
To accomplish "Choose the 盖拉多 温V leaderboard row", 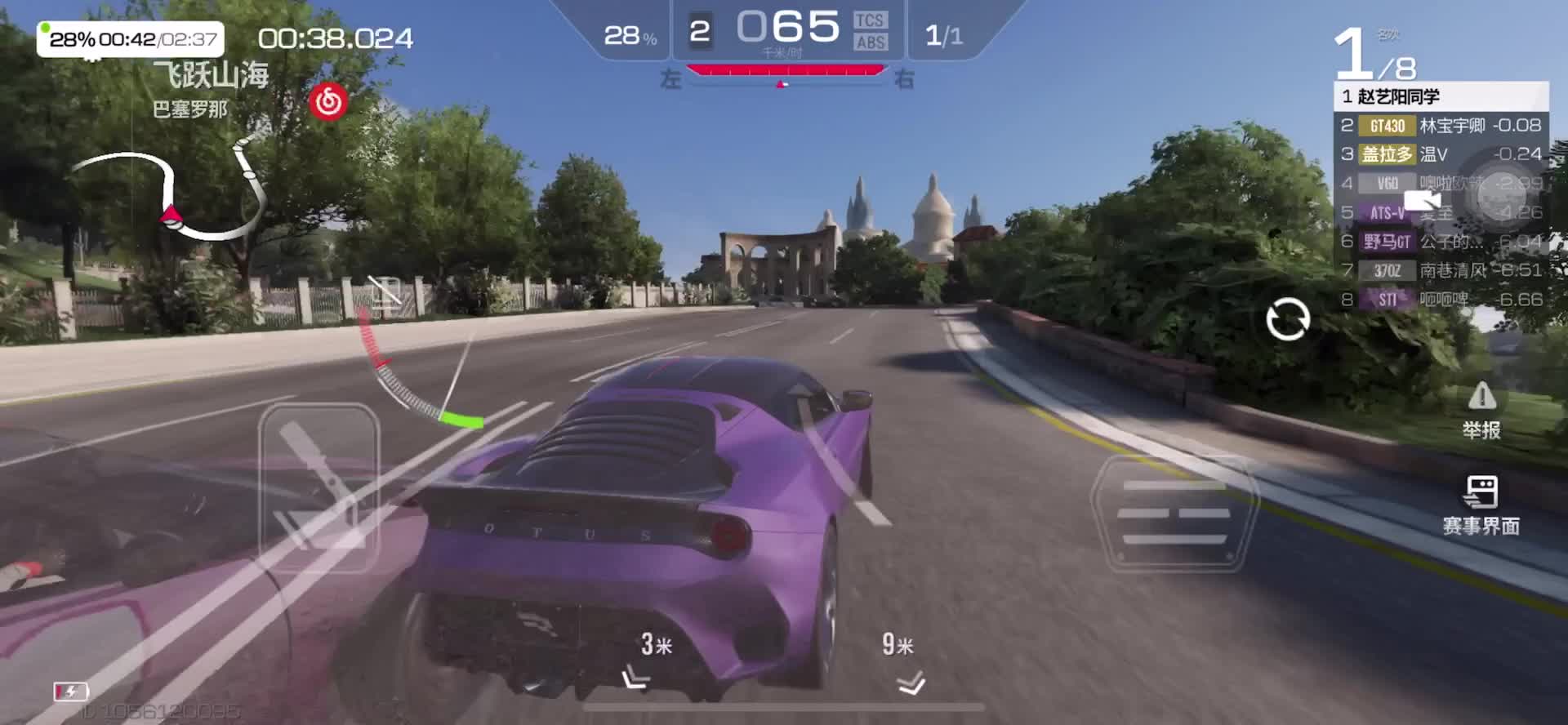I will [1441, 154].
